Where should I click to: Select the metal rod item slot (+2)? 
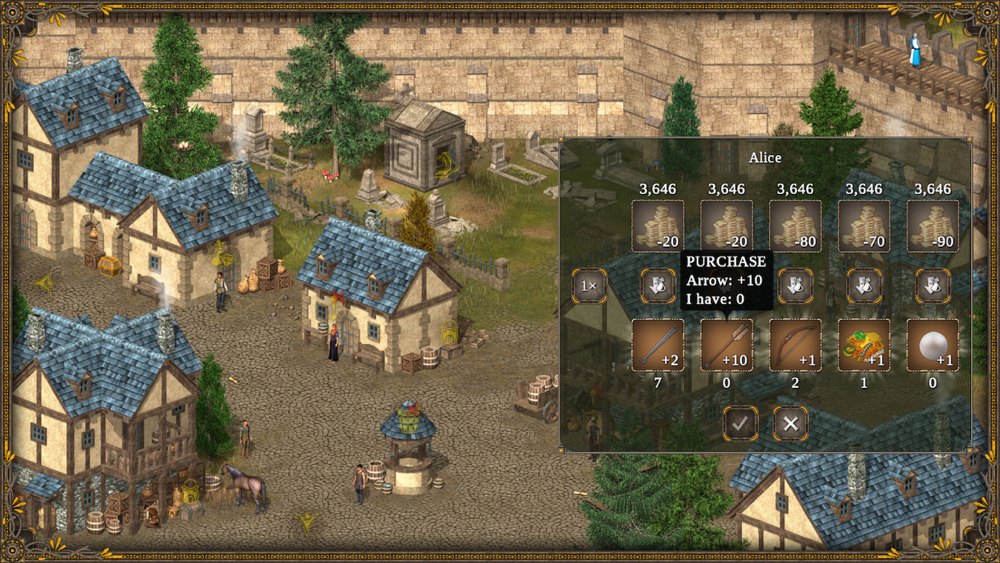coord(658,345)
